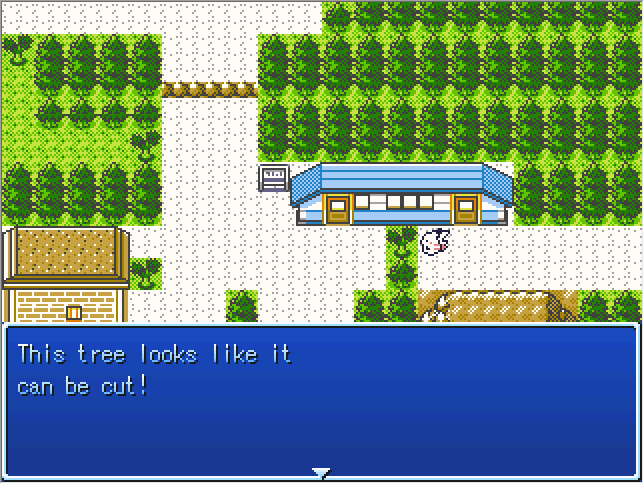
Task: Advance dialogue with the continue arrow
Action: pyautogui.click(x=321, y=472)
